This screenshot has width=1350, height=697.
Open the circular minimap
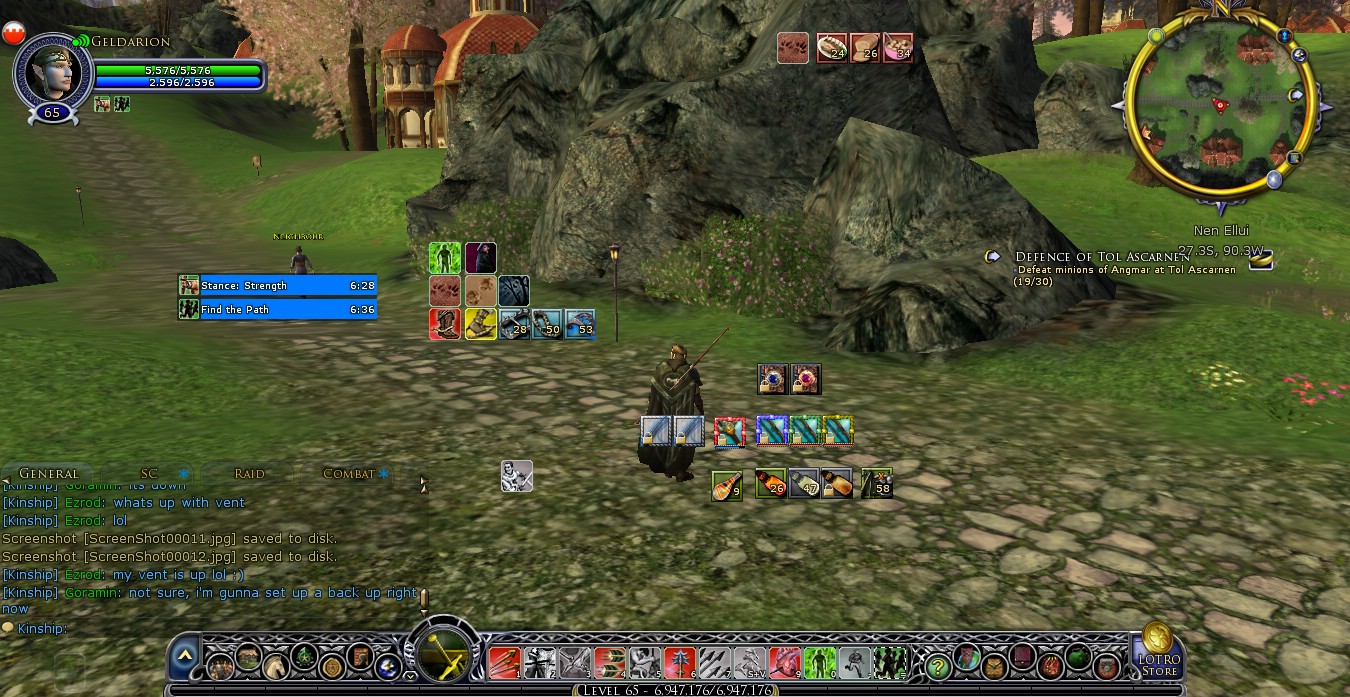pyautogui.click(x=1218, y=110)
